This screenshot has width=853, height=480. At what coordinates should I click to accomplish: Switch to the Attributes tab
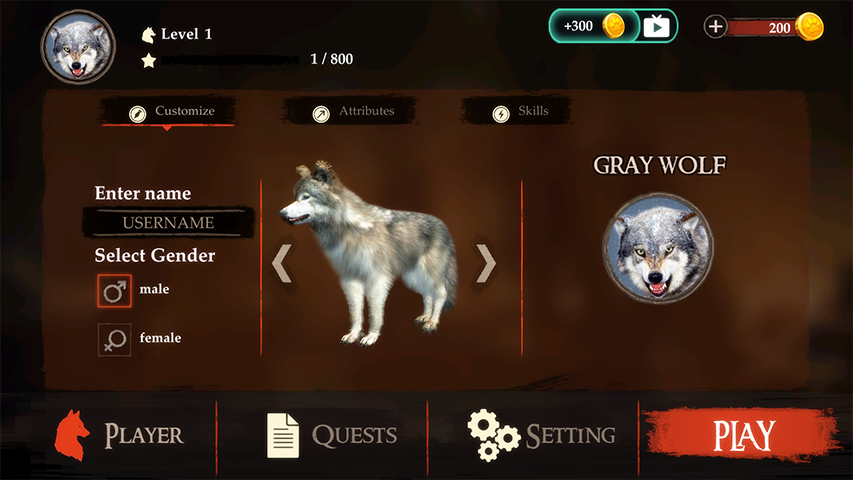[354, 112]
